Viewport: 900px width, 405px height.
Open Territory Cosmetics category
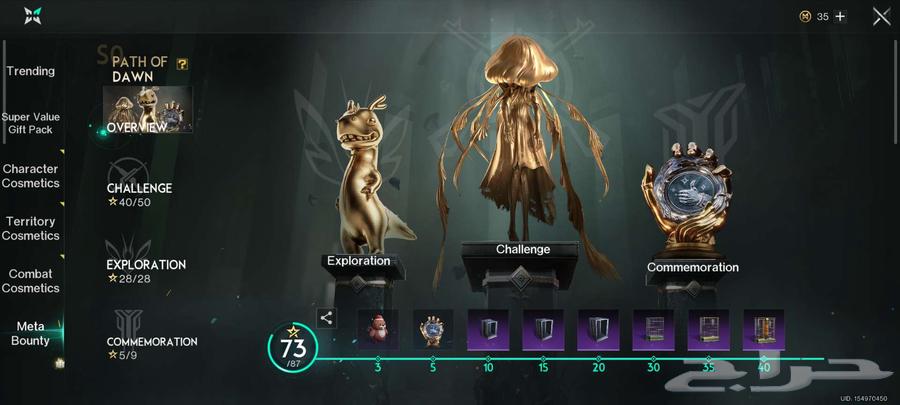click(31, 228)
